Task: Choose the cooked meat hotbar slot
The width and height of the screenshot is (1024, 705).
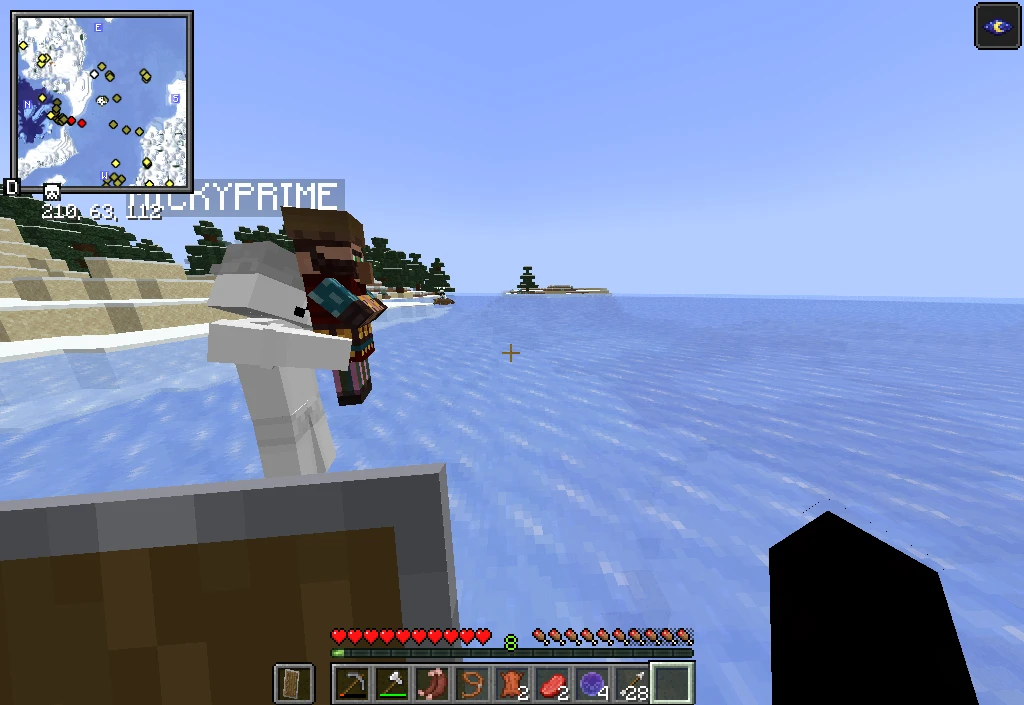Action: point(431,684)
